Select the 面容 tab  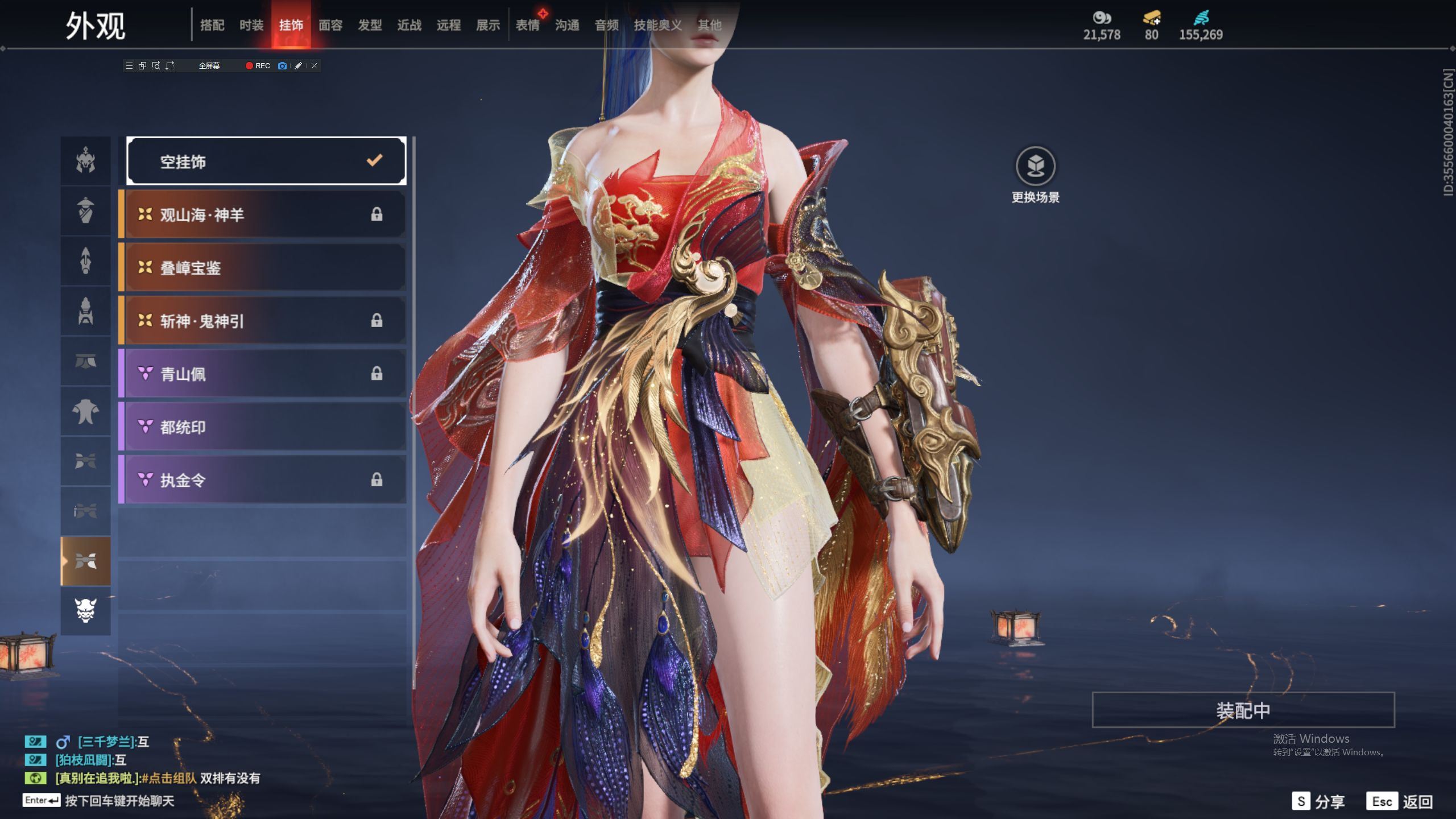[x=330, y=25]
